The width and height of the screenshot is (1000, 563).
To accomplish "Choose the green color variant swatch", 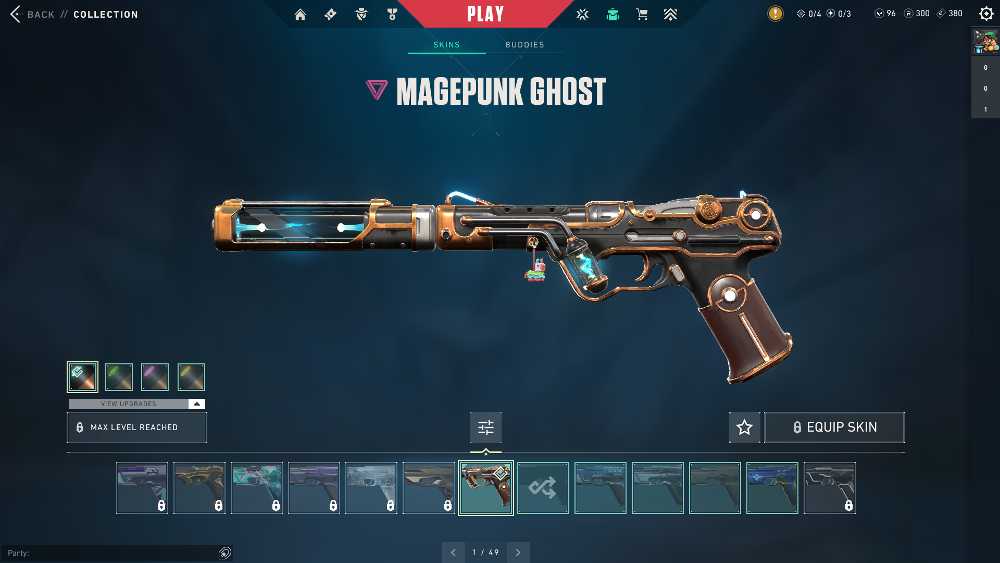I will (119, 377).
